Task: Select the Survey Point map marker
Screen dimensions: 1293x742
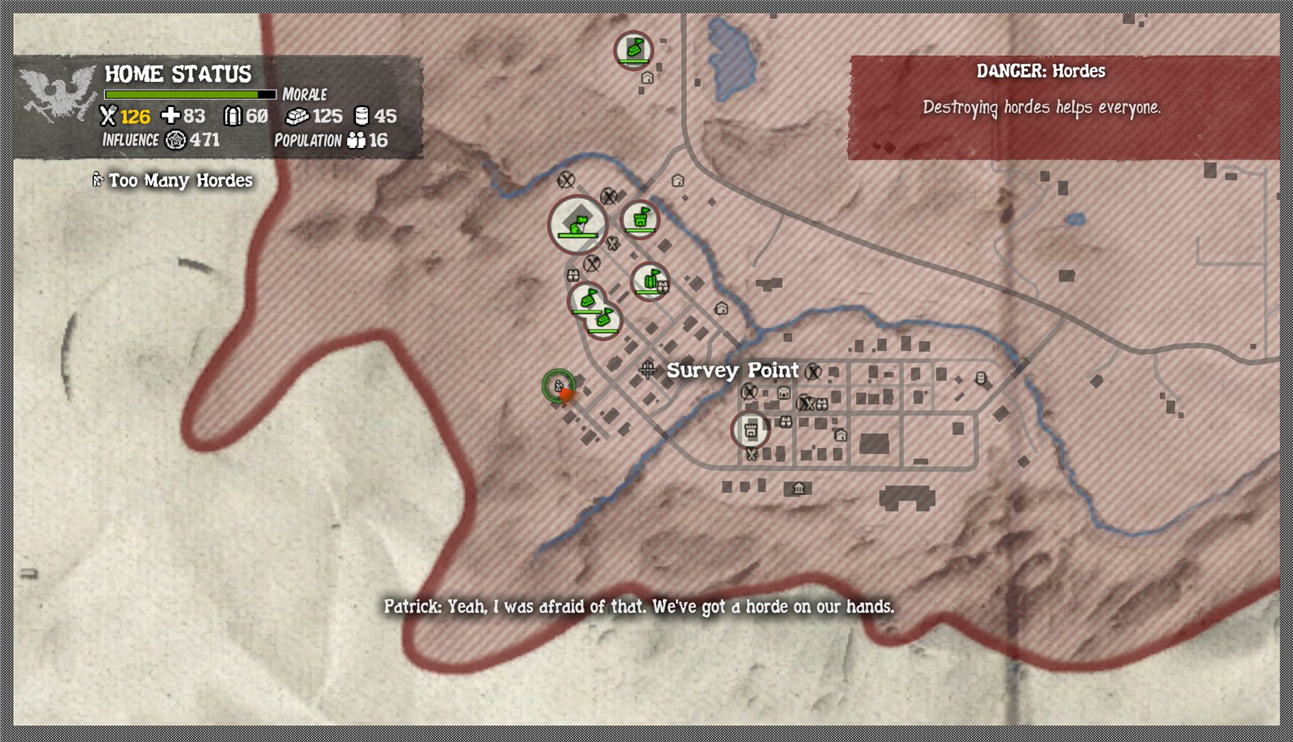Action: tap(648, 370)
